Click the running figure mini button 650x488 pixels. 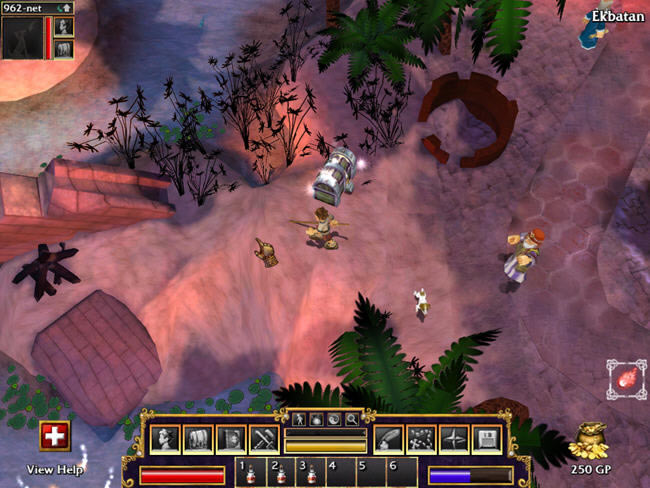298,419
